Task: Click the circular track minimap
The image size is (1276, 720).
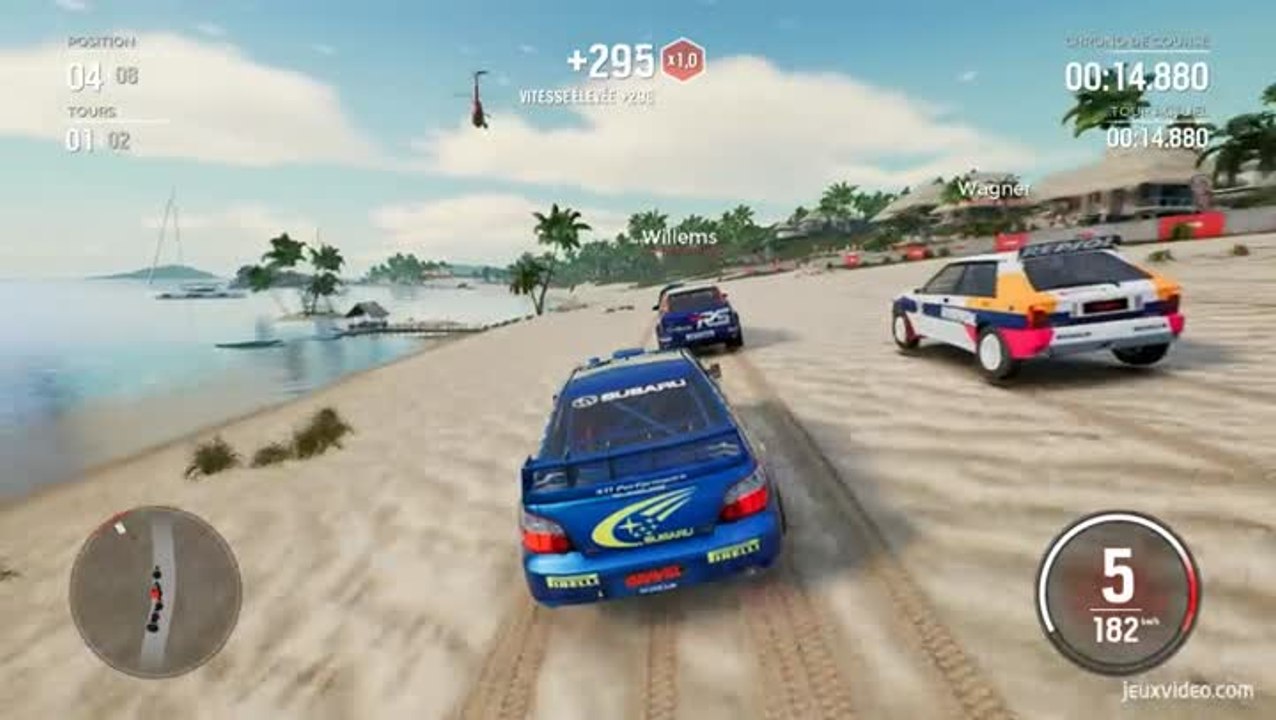Action: pos(155,592)
